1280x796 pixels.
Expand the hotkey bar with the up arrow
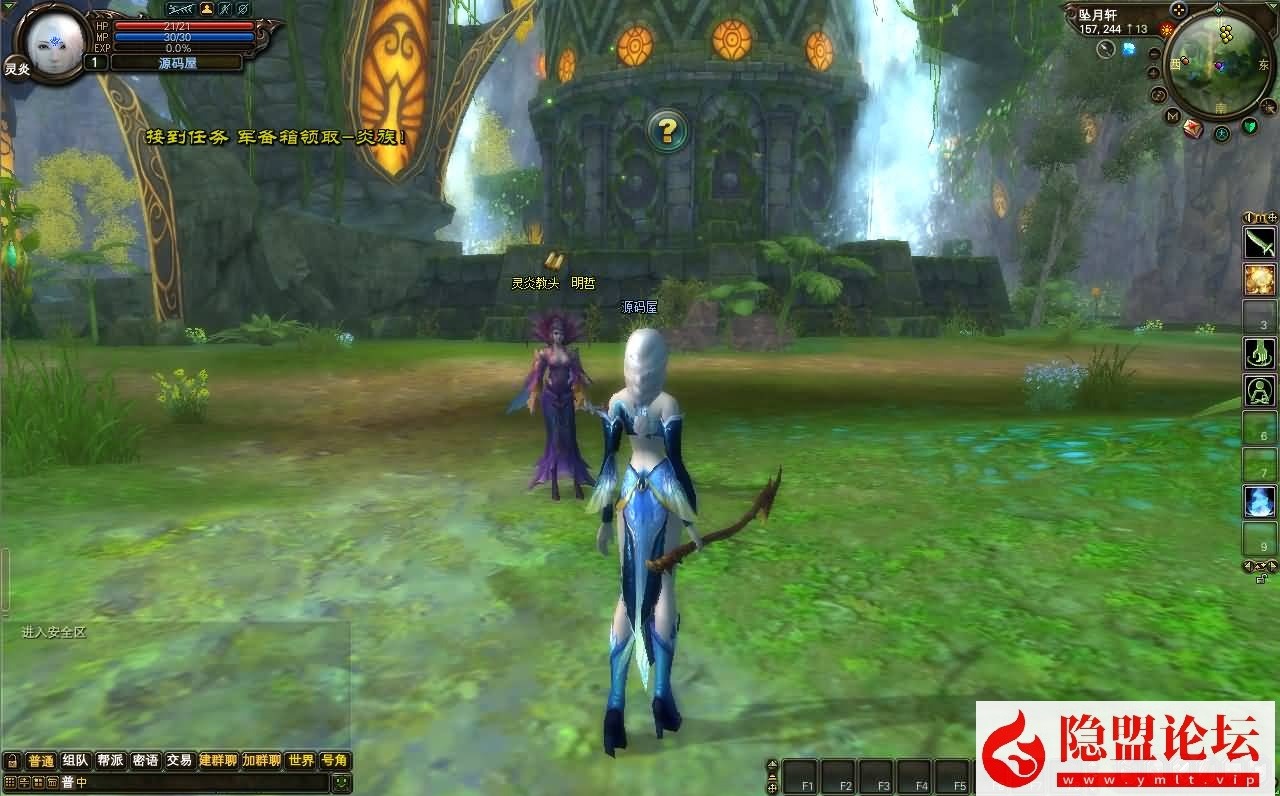coord(771,762)
